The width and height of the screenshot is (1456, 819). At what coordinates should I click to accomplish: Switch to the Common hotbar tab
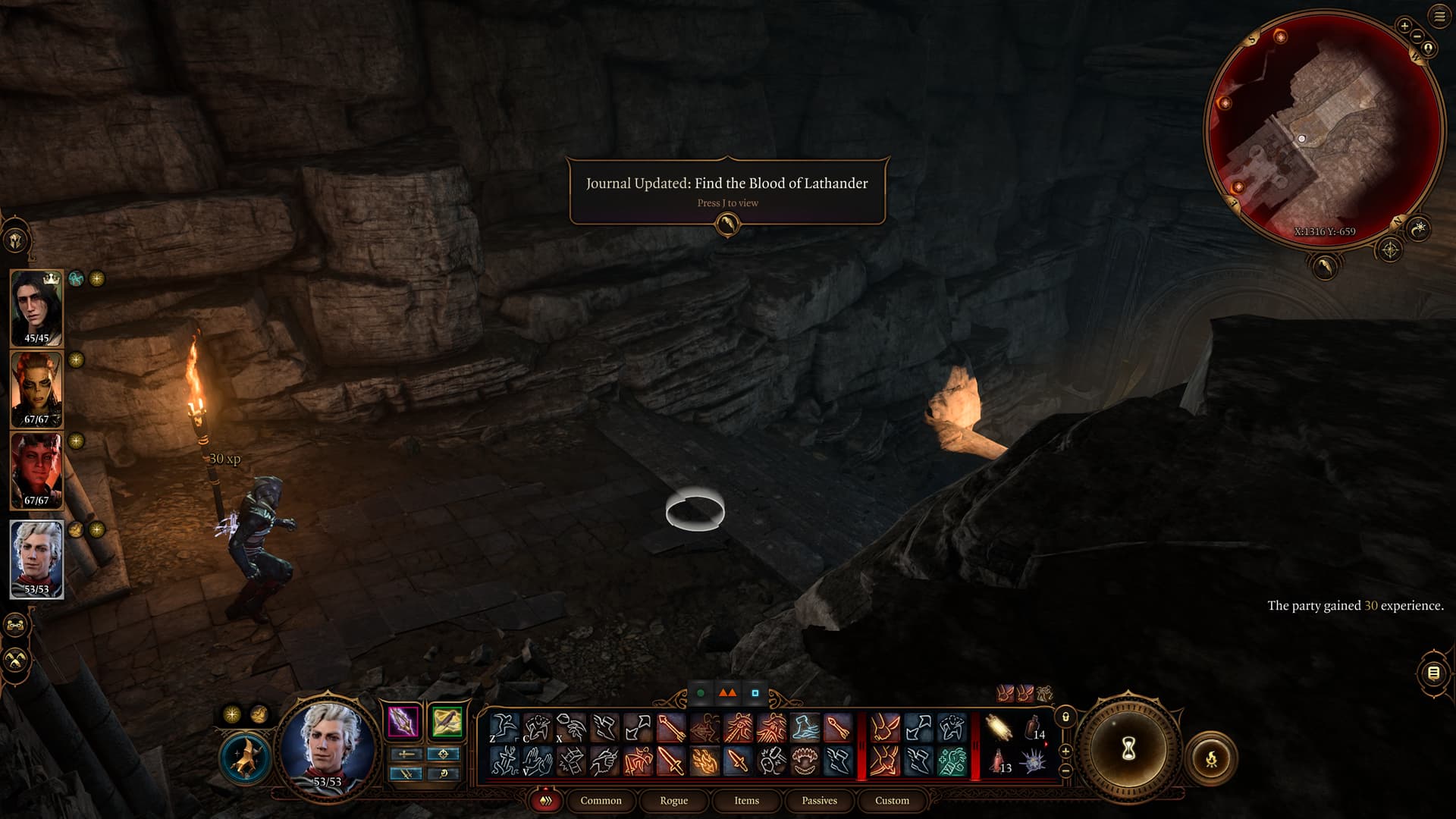tap(601, 800)
